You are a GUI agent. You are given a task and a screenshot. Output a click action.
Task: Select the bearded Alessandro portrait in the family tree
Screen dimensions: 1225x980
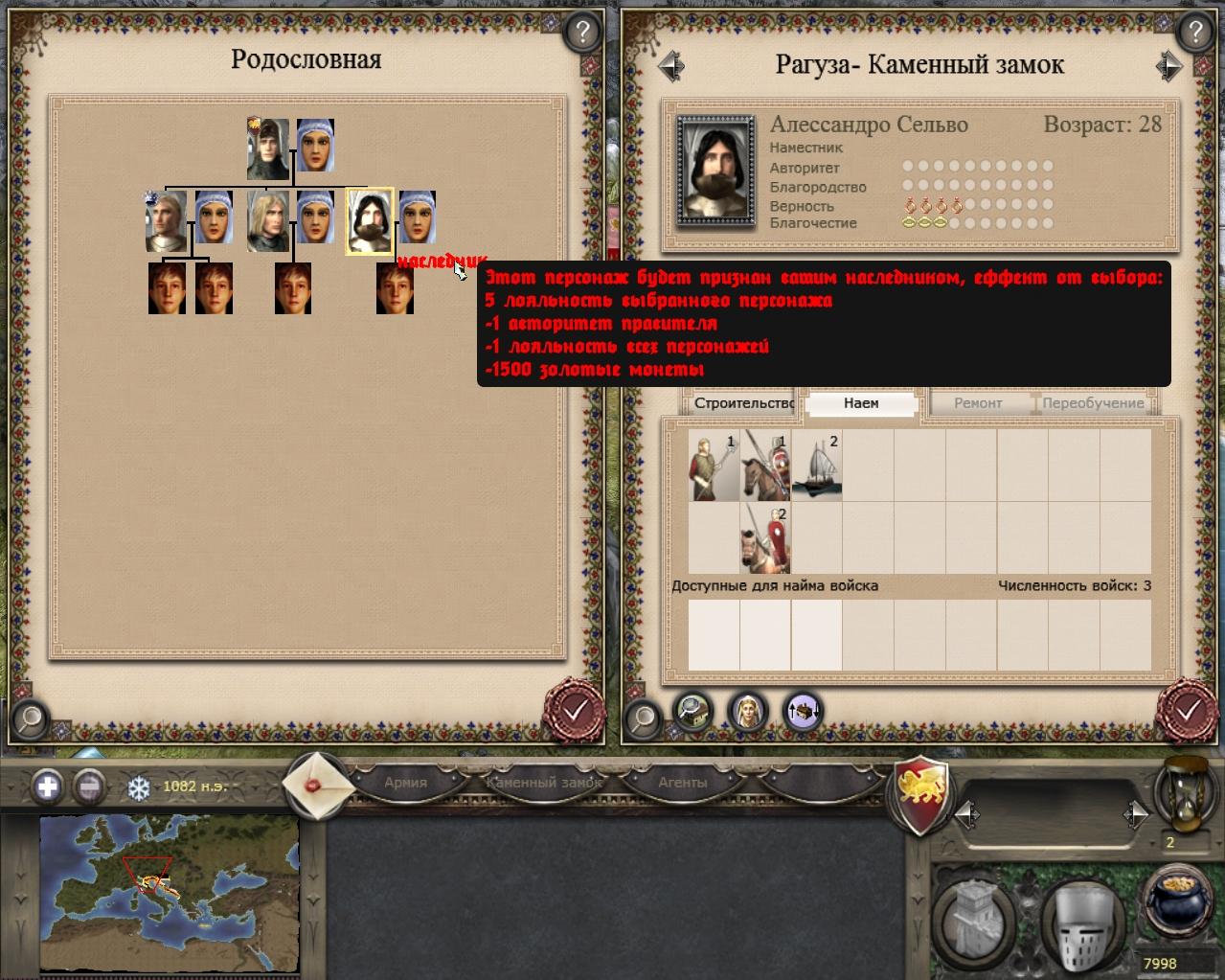pyautogui.click(x=369, y=220)
